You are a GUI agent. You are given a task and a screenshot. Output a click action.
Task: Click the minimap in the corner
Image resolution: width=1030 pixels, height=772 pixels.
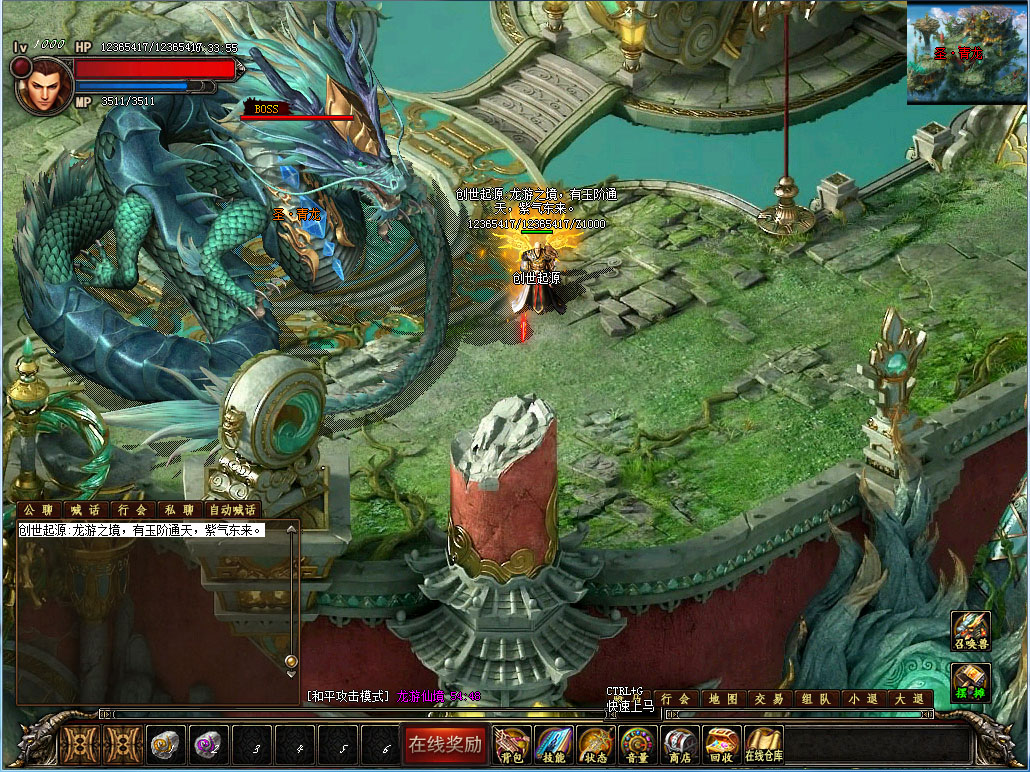coord(966,53)
